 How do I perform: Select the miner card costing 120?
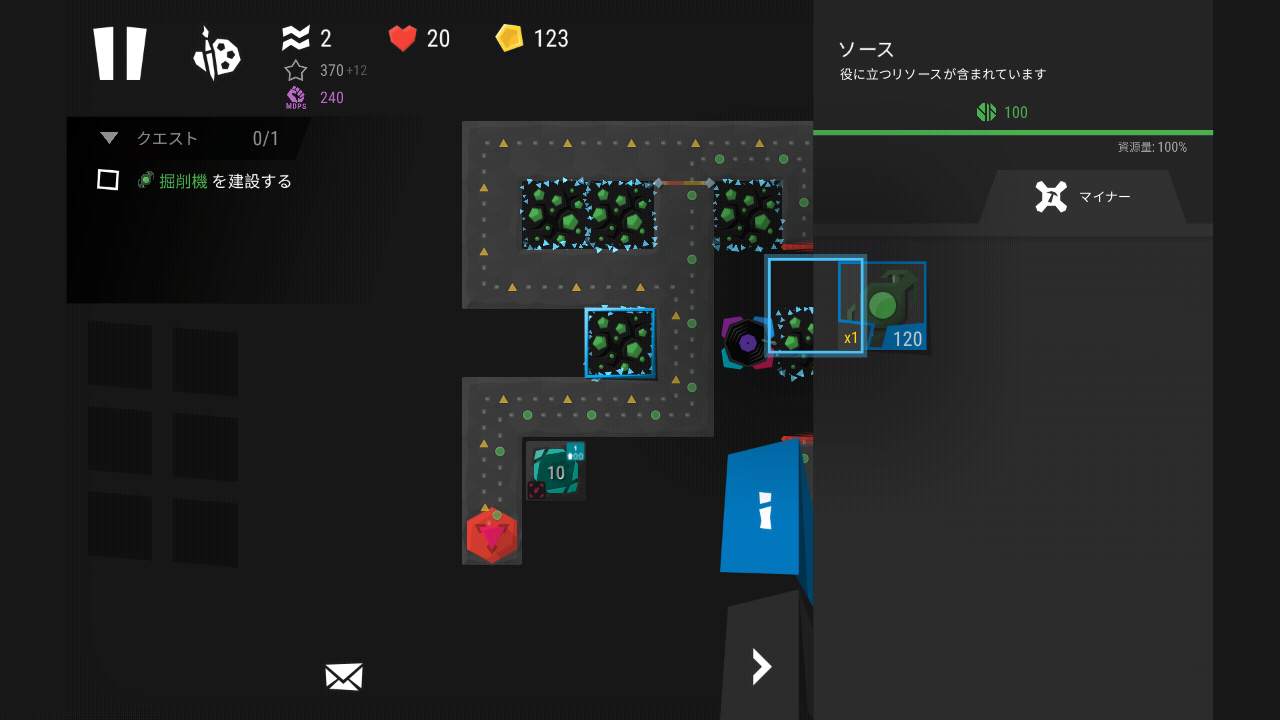pyautogui.click(x=884, y=306)
